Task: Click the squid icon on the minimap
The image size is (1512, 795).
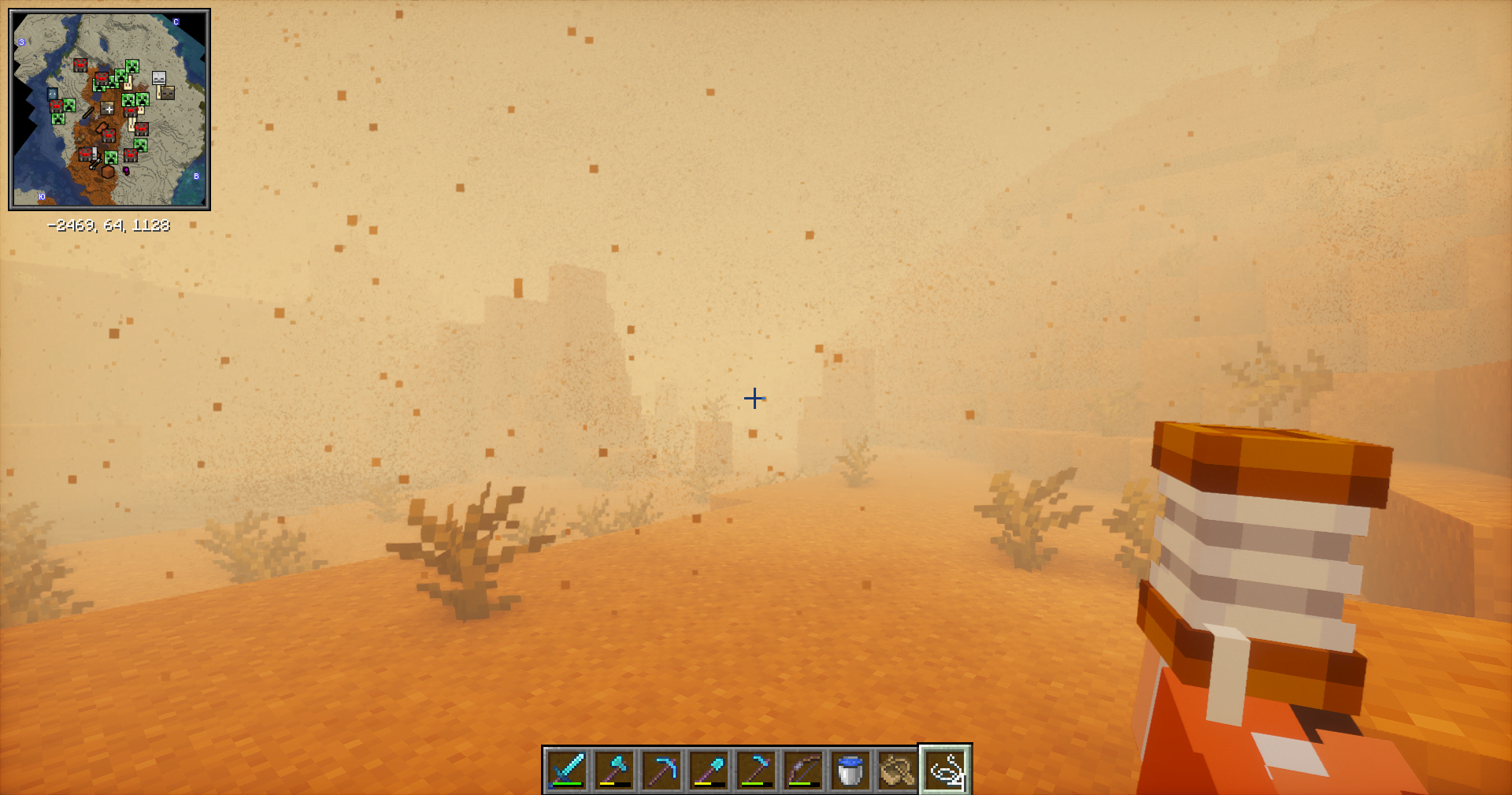Action: 52,93
